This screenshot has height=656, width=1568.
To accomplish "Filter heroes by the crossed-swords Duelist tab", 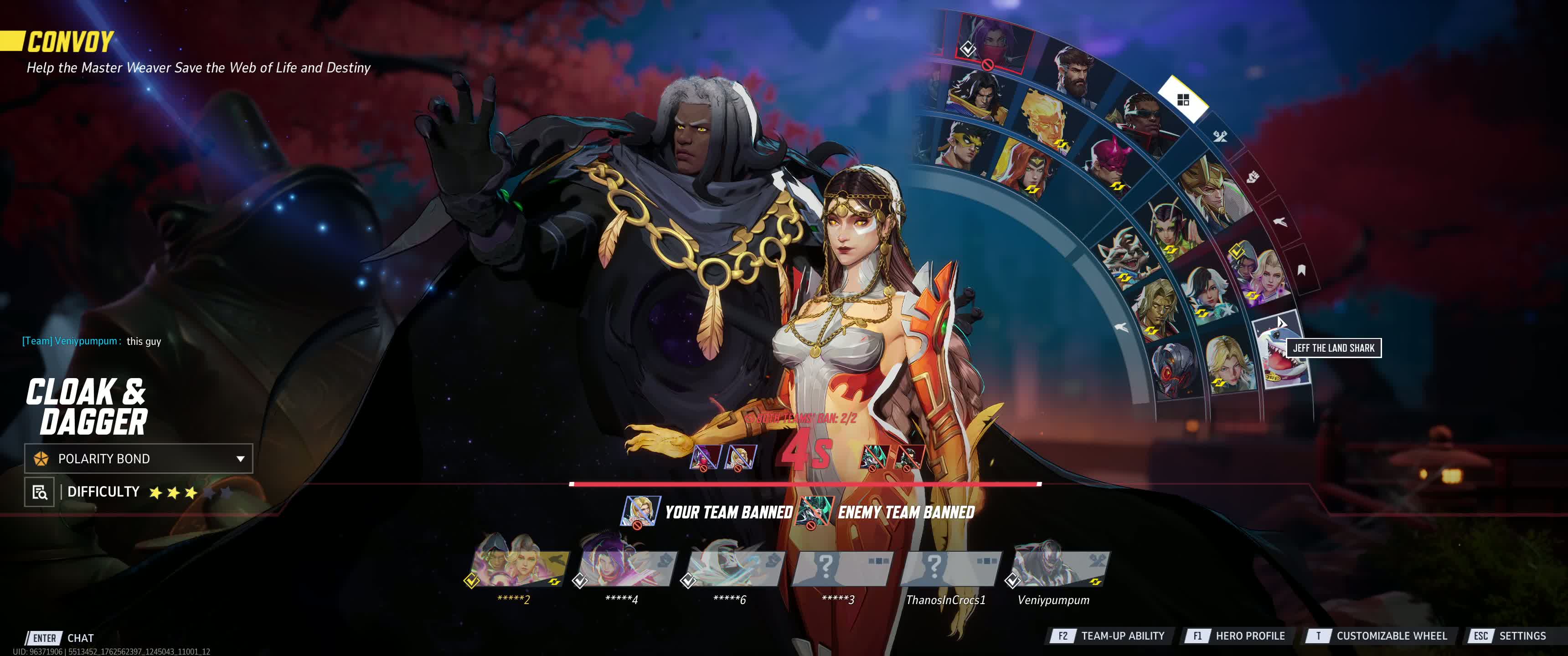I will point(1220,136).
